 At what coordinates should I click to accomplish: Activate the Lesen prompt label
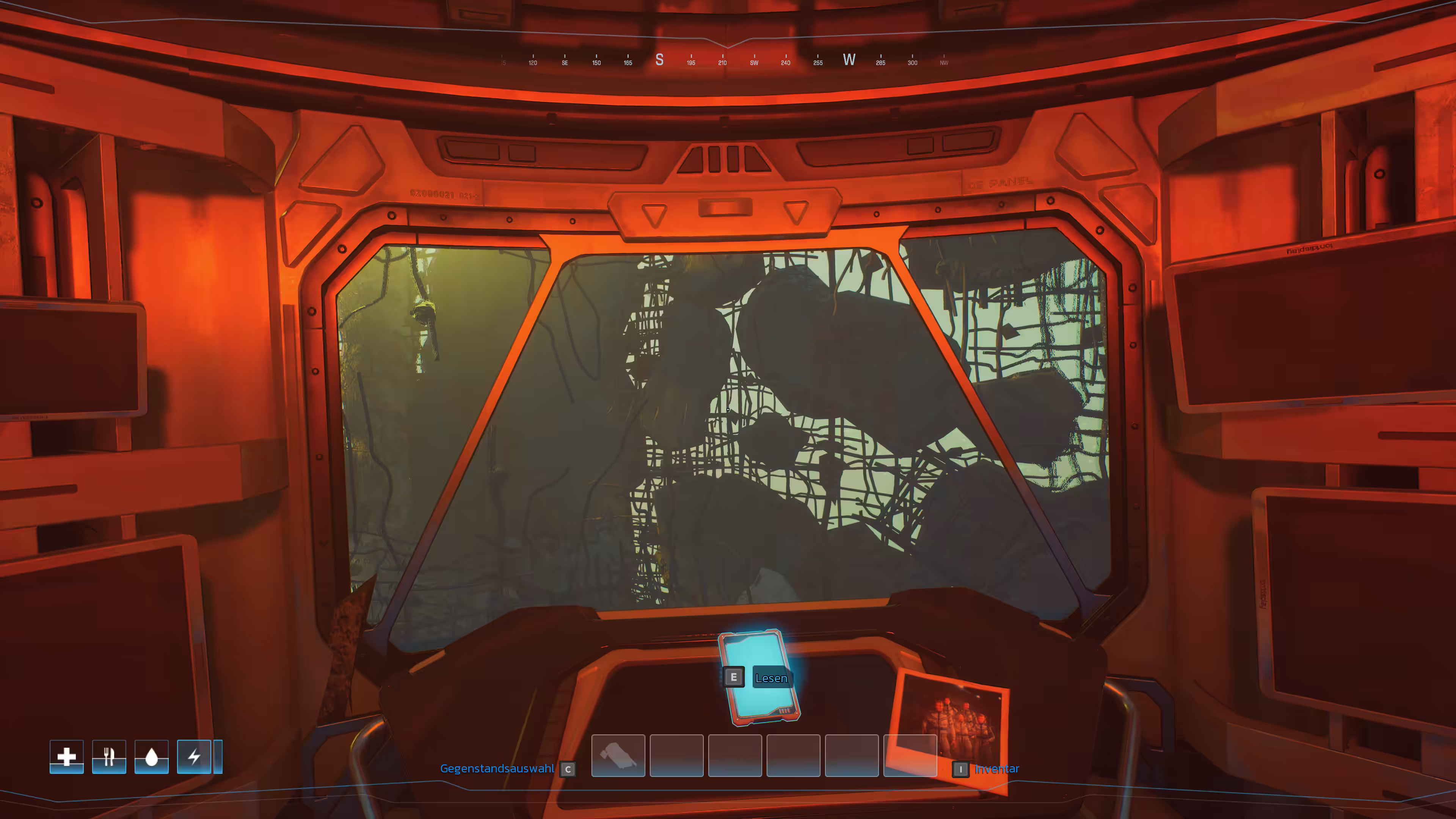[771, 678]
